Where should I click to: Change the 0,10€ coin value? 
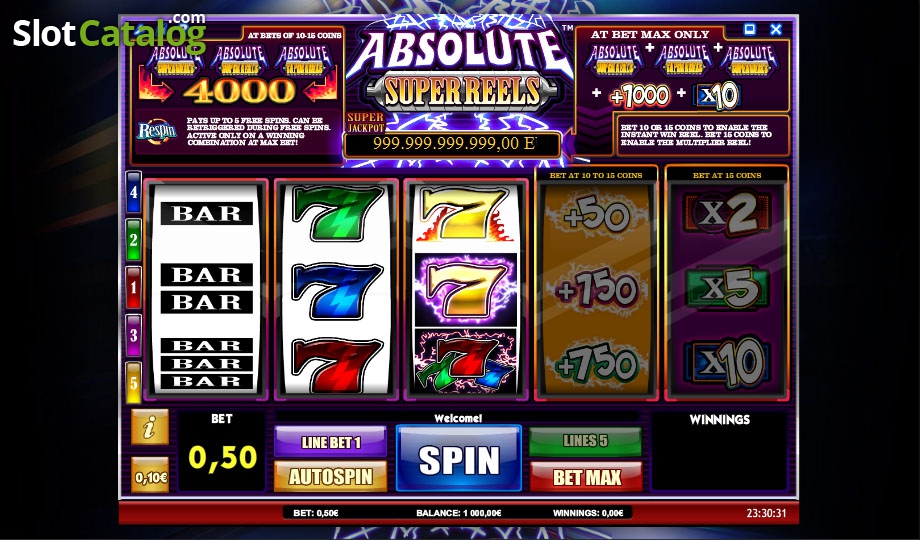point(150,476)
